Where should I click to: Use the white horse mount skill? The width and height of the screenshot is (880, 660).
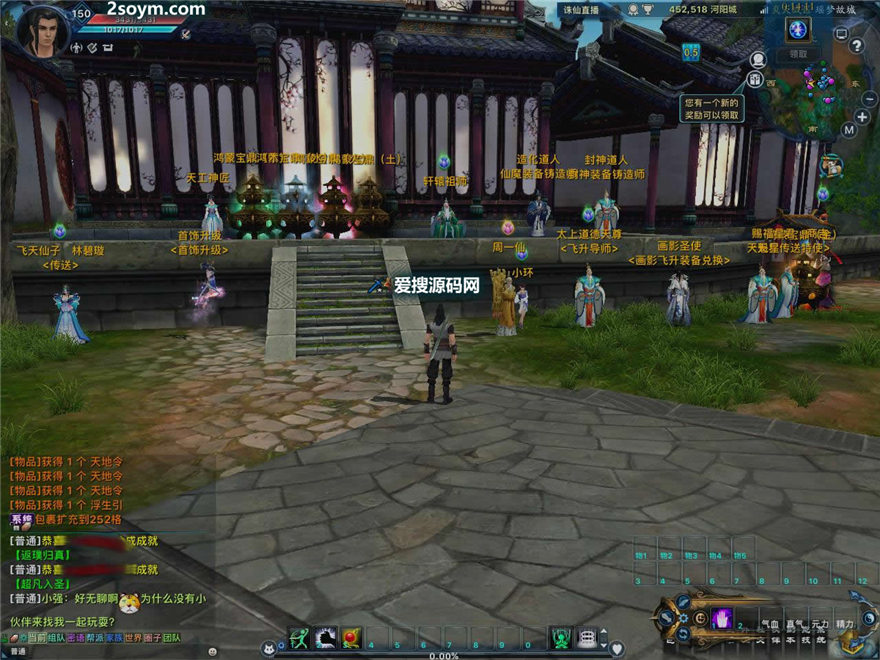tap(324, 637)
